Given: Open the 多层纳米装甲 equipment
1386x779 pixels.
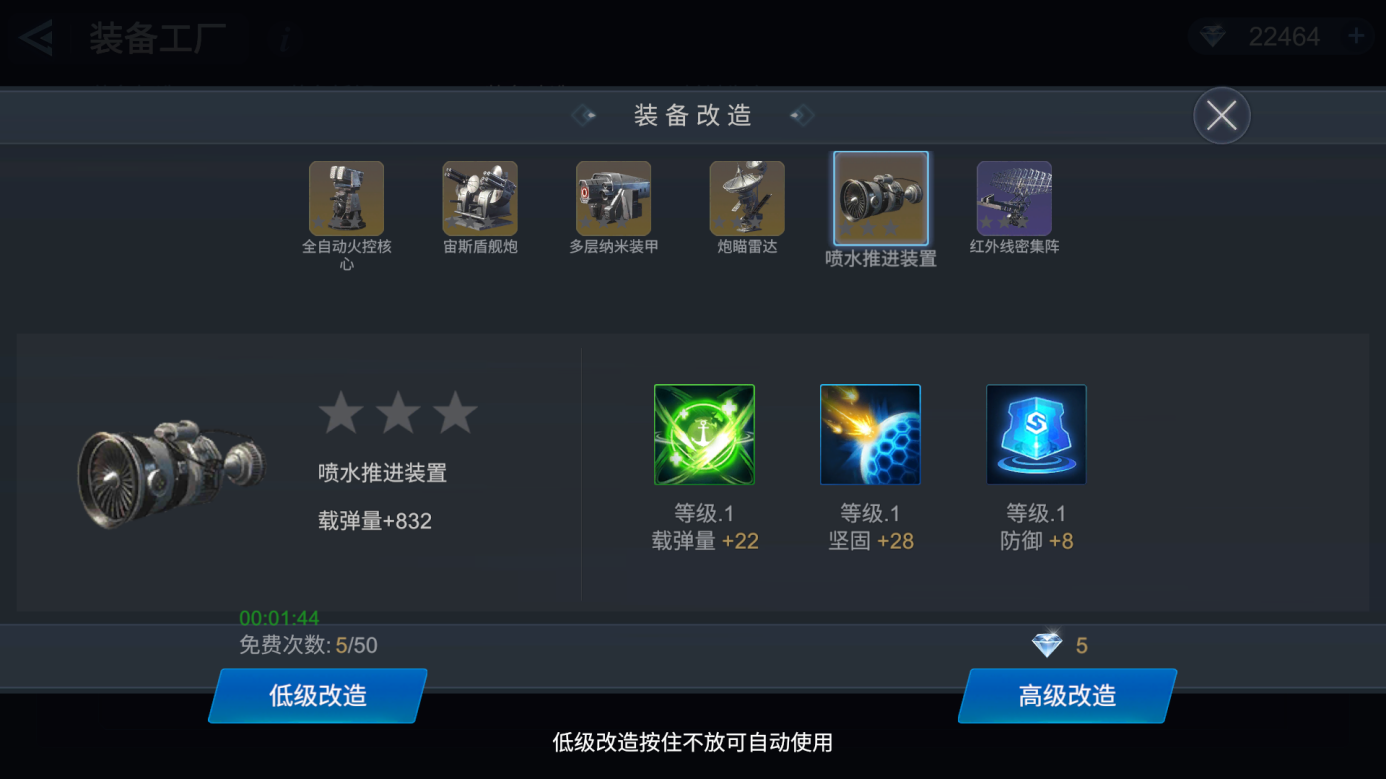Looking at the screenshot, I should [613, 197].
